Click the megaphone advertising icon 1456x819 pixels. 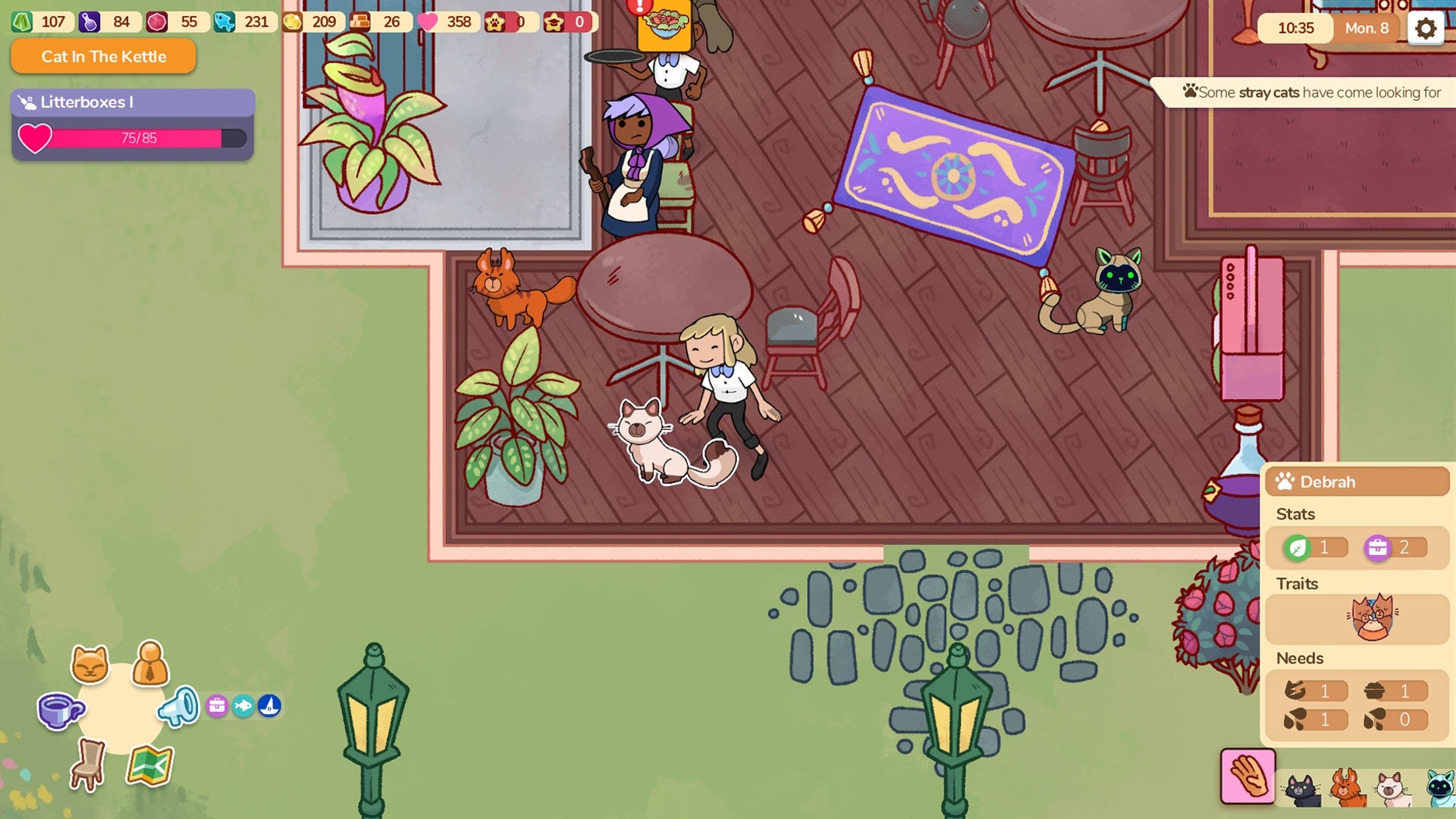177,708
